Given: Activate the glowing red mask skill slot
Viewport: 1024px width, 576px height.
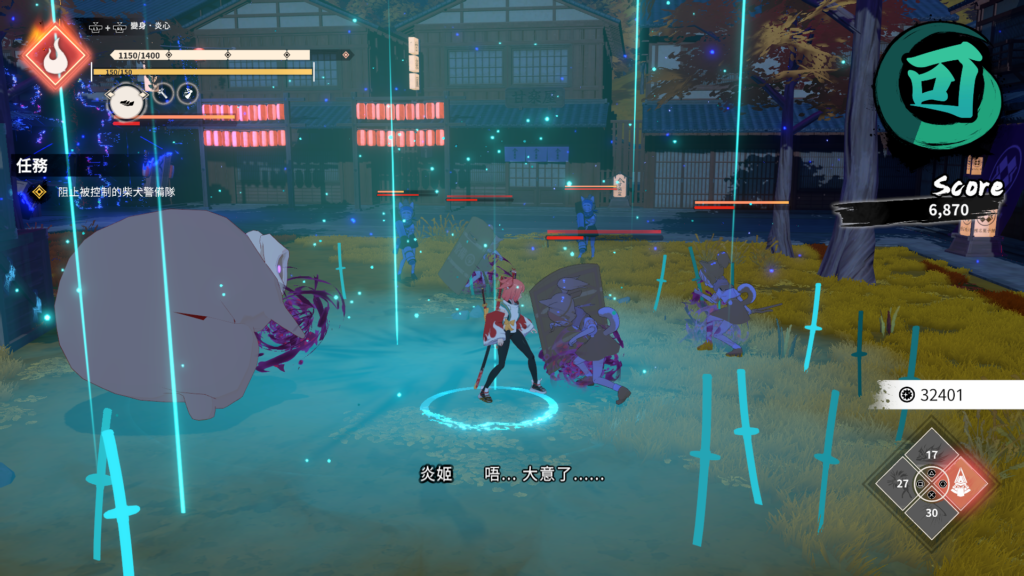Looking at the screenshot, I should [960, 484].
